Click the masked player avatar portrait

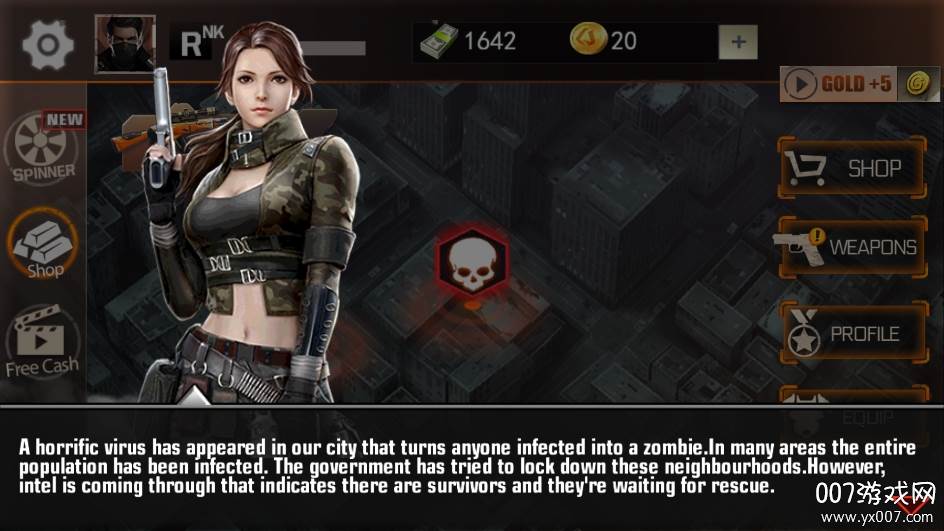point(125,44)
